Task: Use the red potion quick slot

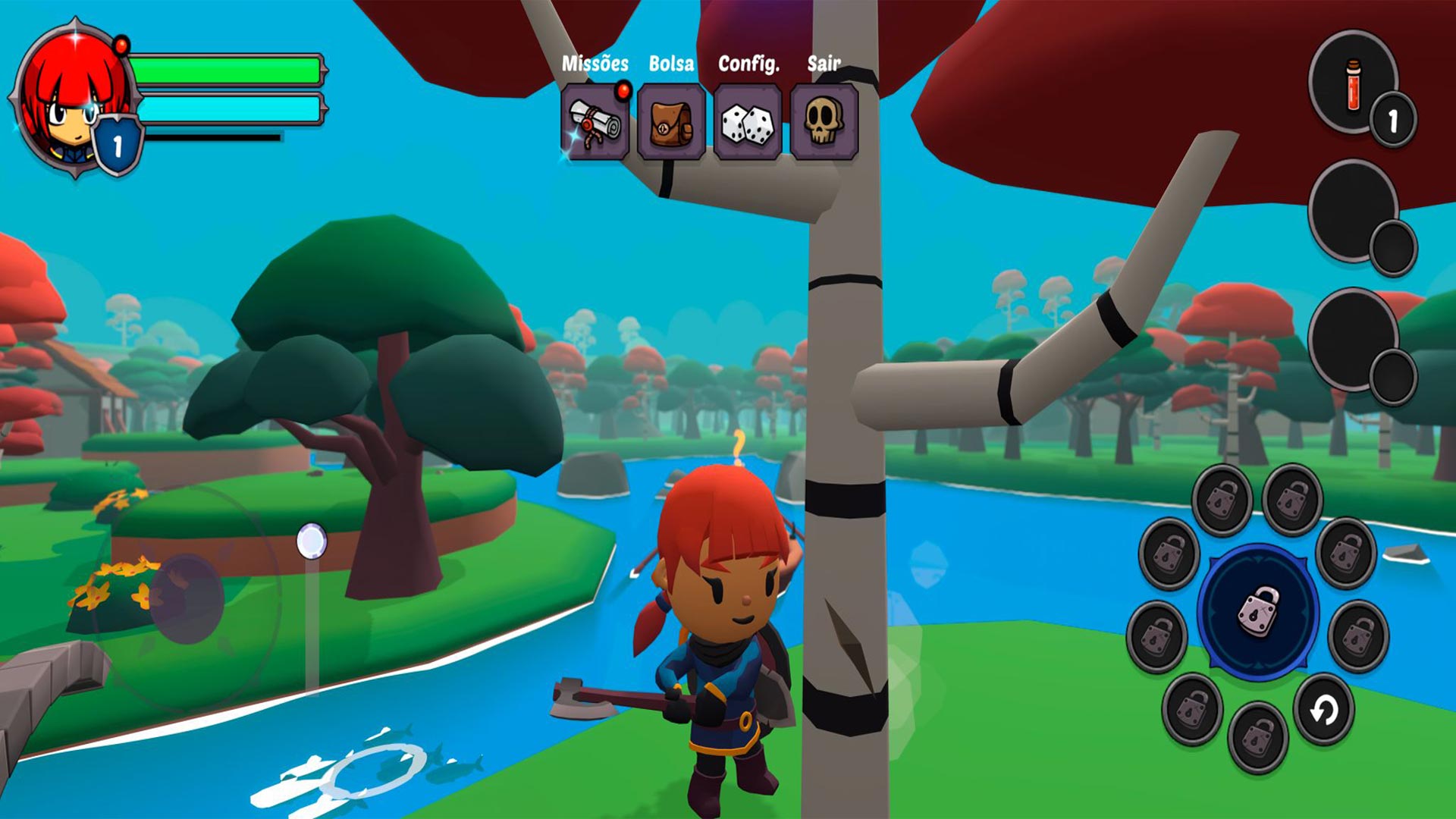Action: [1354, 83]
